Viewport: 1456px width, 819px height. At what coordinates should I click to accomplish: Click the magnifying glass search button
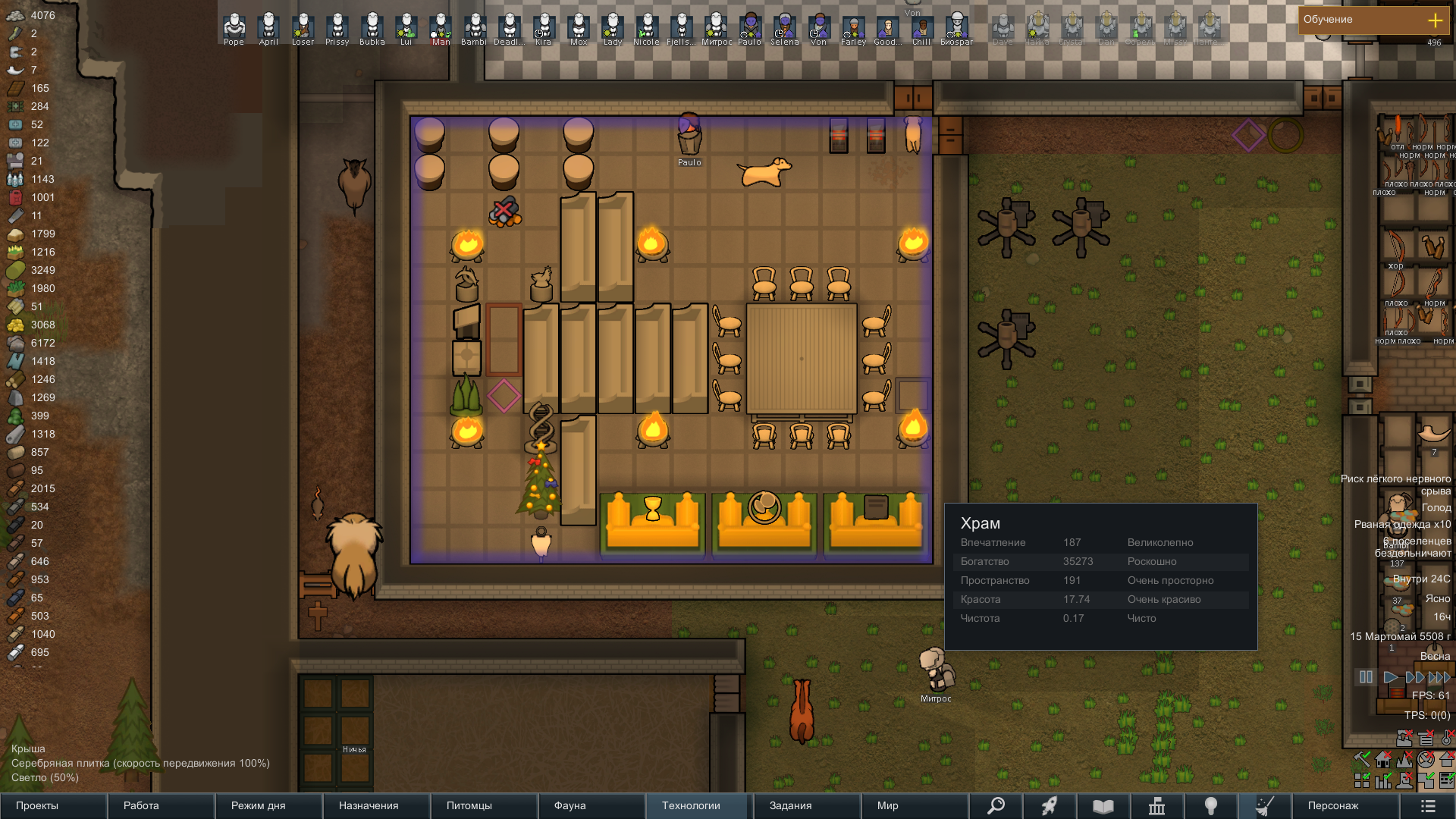[x=996, y=805]
